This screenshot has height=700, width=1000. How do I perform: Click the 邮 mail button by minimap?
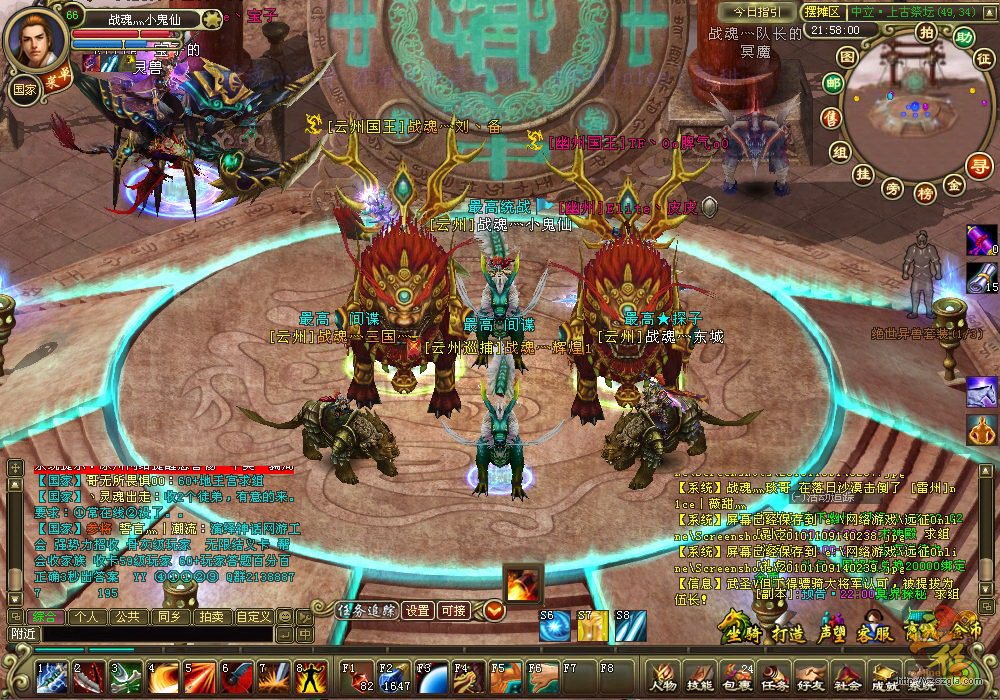(832, 83)
